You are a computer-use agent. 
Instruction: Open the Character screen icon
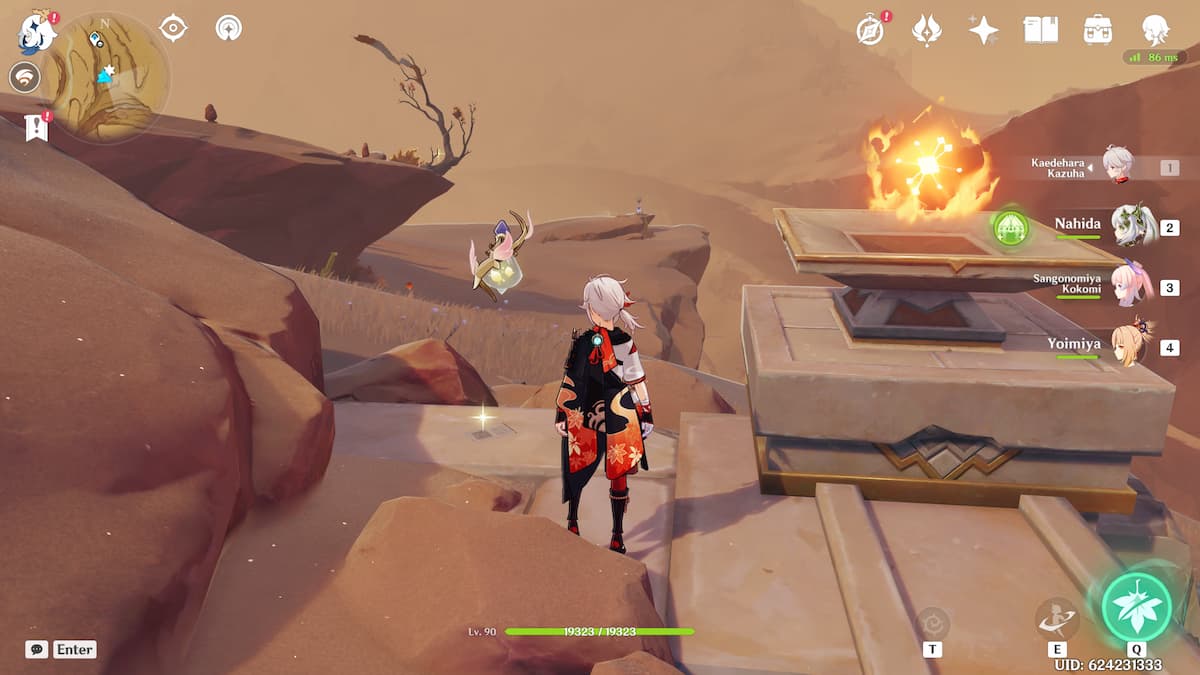click(x=1156, y=30)
